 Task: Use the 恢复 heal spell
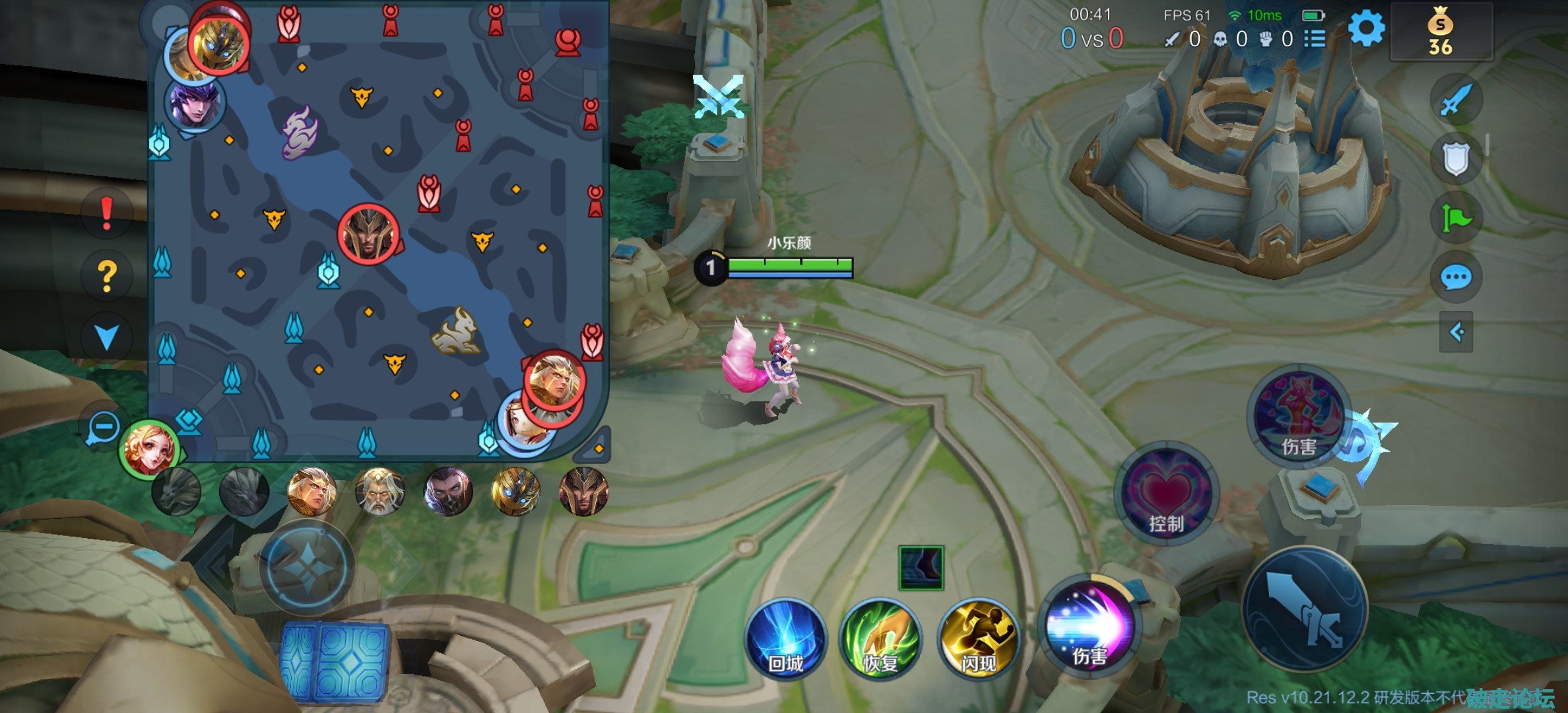coord(880,639)
